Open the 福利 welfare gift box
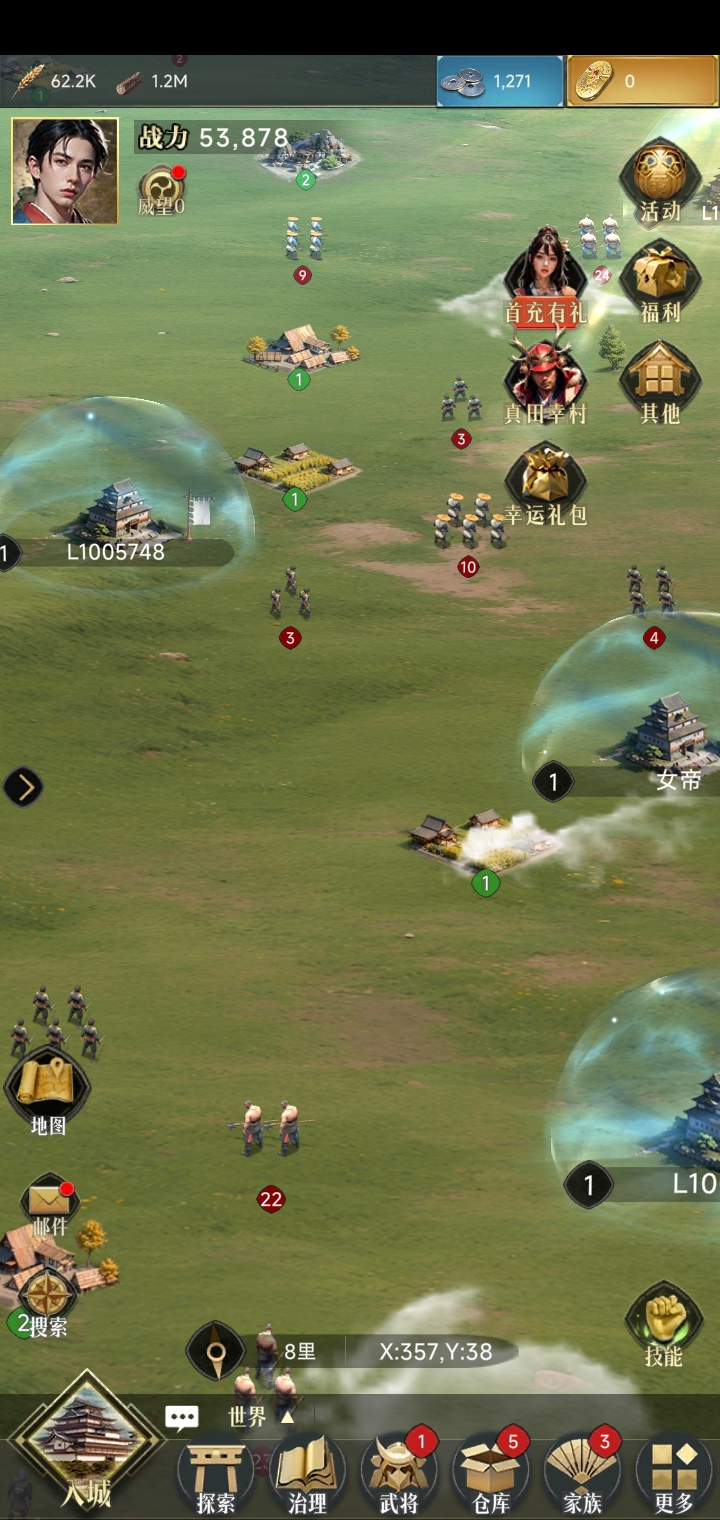The width and height of the screenshot is (720, 1520). coord(659,281)
